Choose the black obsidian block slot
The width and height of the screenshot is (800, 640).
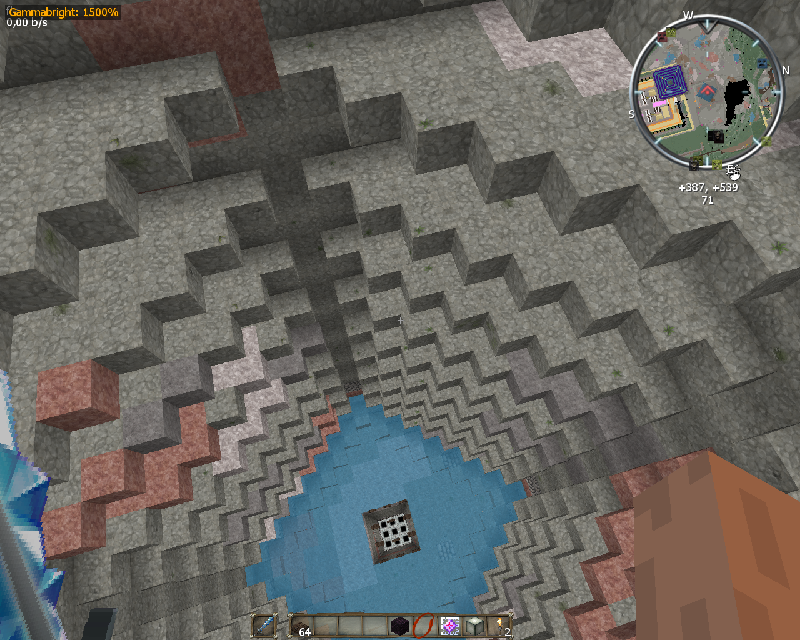(400, 626)
